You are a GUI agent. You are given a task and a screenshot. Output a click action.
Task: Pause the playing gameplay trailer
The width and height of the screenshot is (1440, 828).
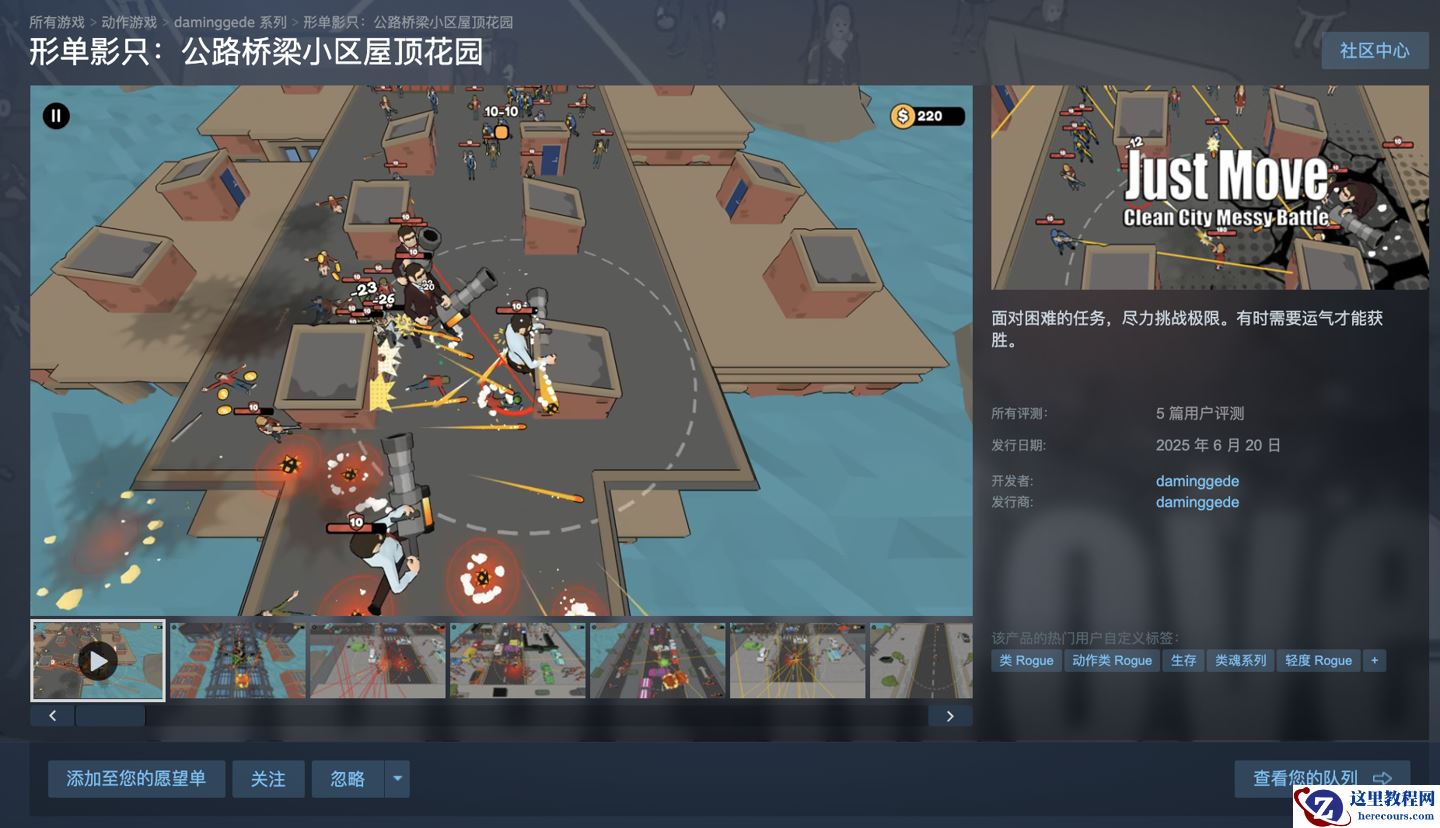click(57, 116)
